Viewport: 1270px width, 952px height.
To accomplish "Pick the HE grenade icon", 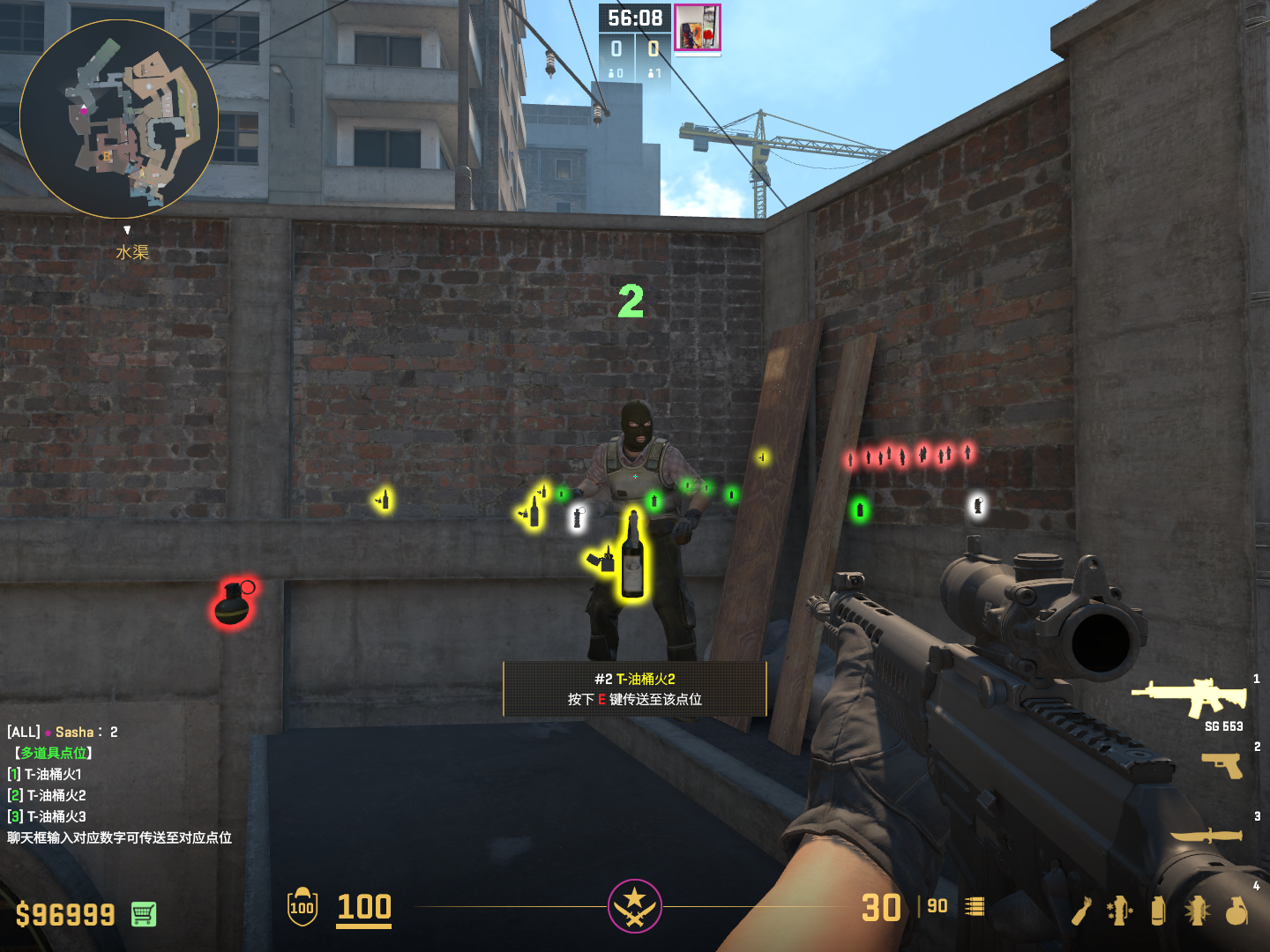I will (x=1236, y=911).
